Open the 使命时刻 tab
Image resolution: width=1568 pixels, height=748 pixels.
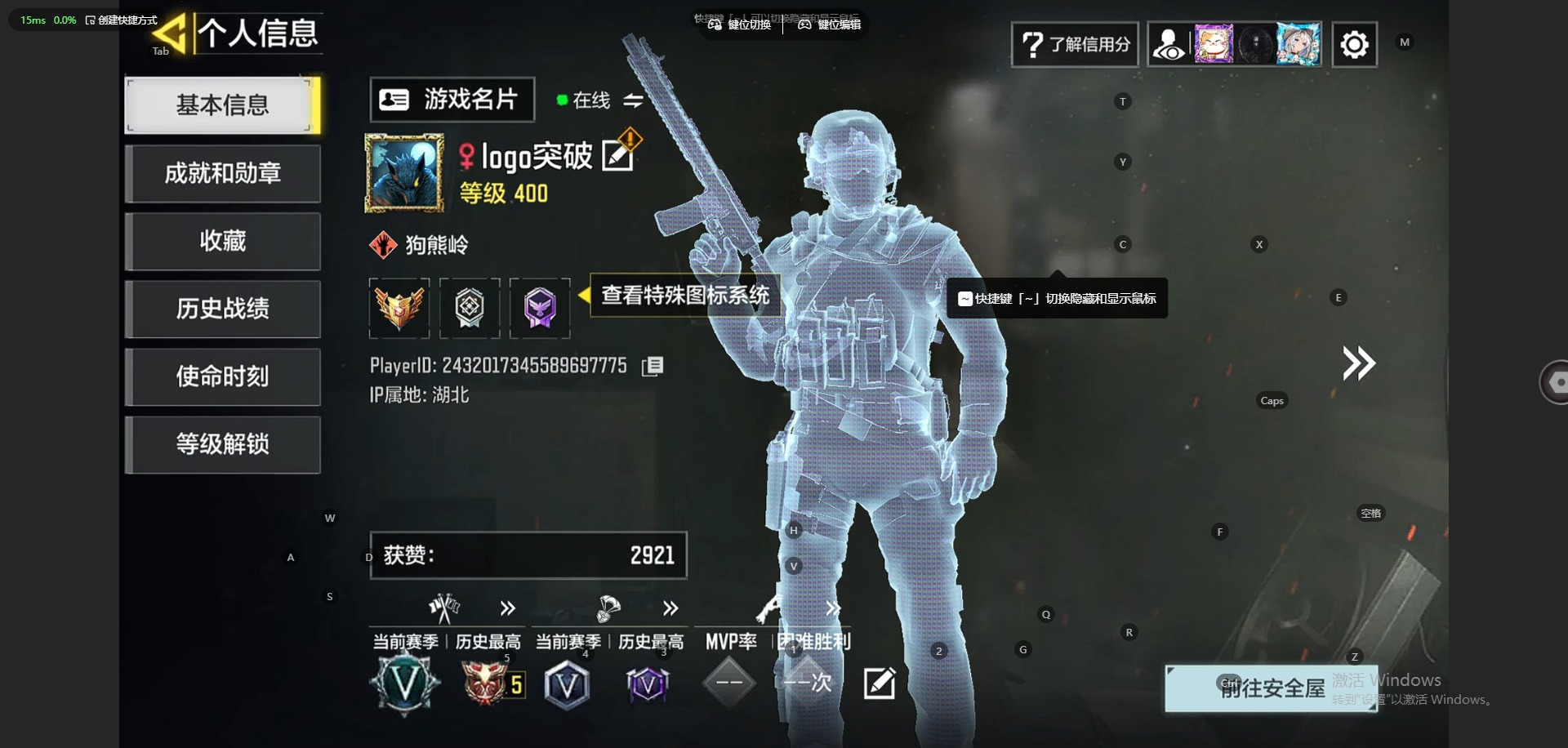[x=222, y=376]
